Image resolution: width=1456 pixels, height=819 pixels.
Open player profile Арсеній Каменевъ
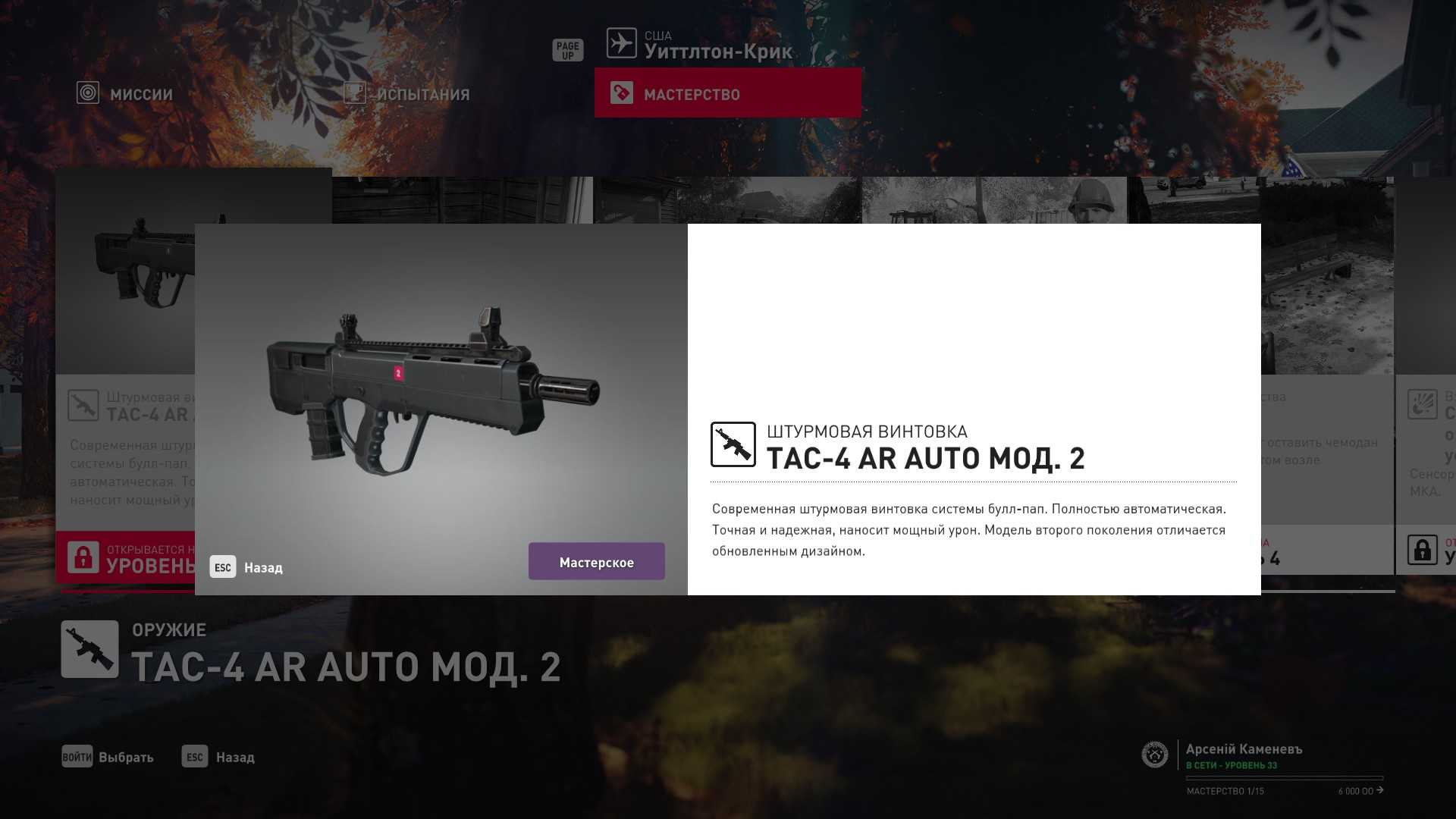pyautogui.click(x=1243, y=749)
